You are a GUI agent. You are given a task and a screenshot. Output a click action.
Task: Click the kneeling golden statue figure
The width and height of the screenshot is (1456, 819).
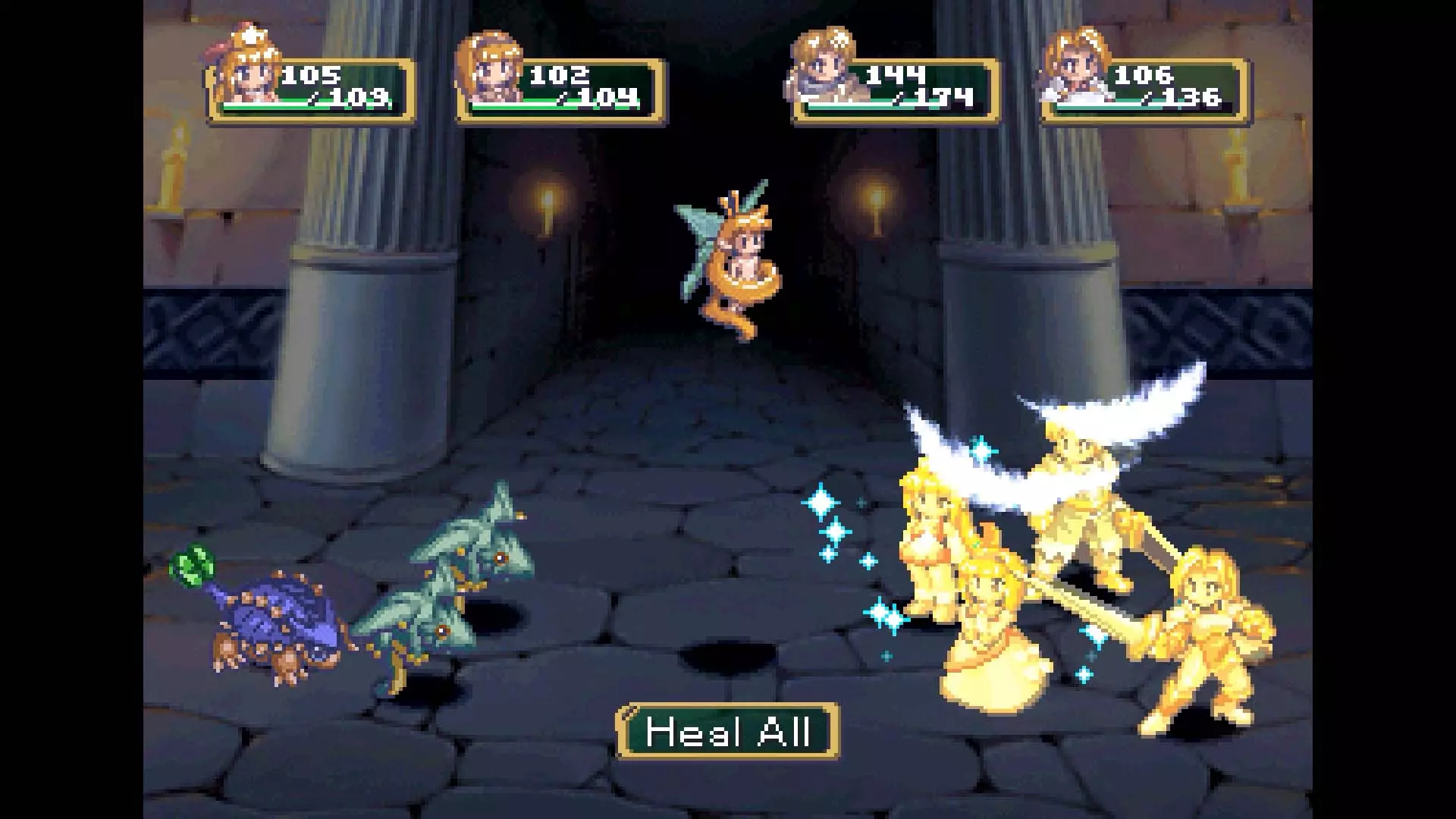986,629
